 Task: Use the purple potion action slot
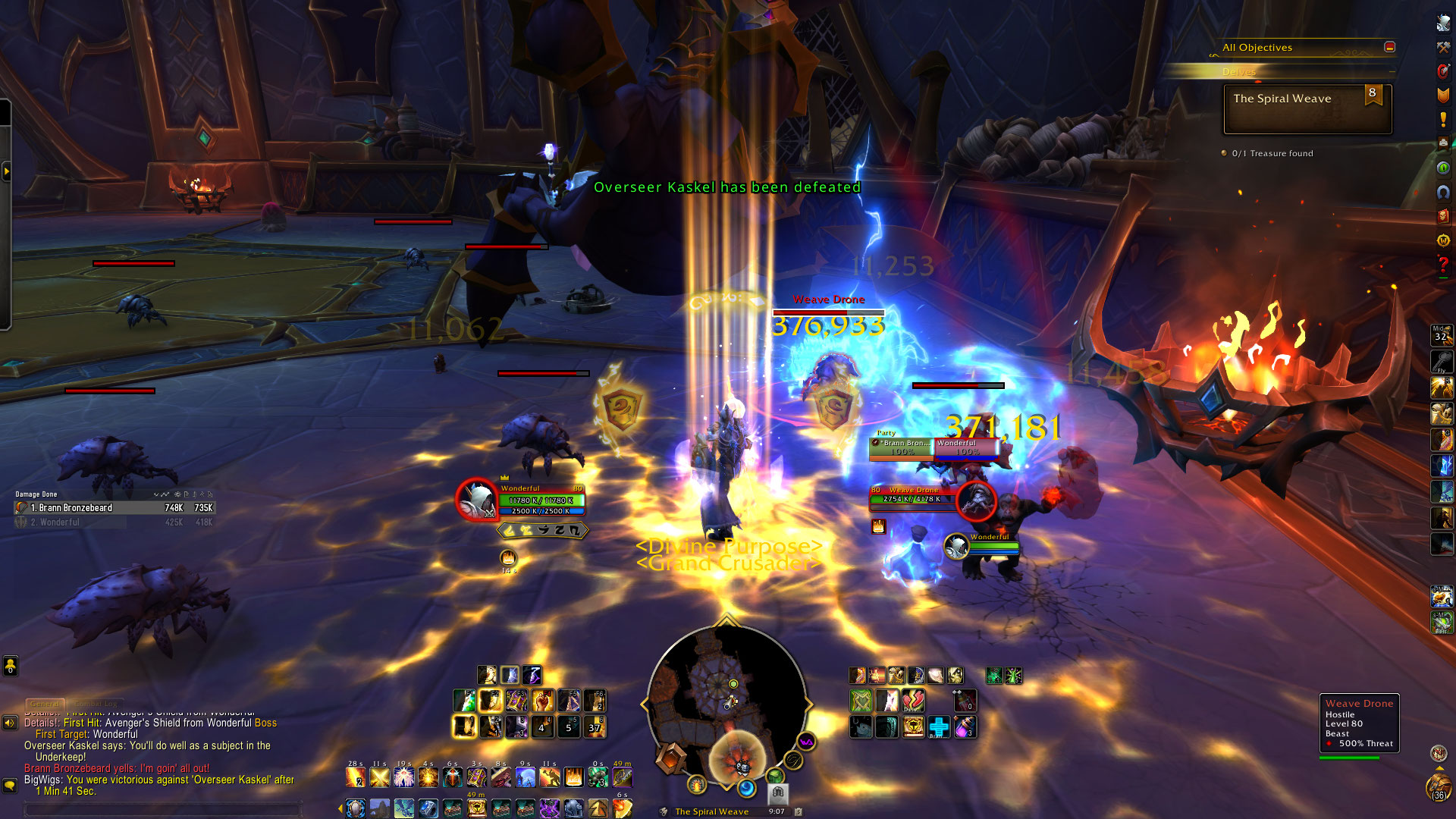pyautogui.click(x=964, y=727)
